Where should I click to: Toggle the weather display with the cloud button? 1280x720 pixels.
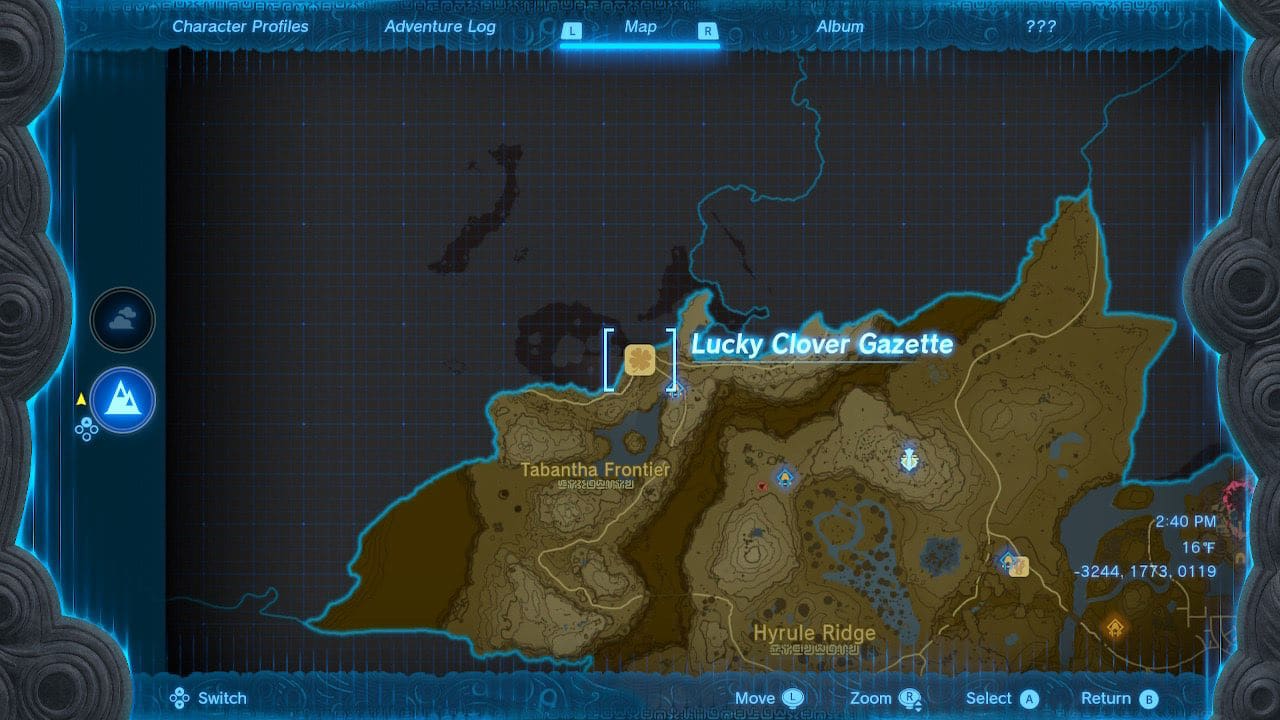pos(122,318)
